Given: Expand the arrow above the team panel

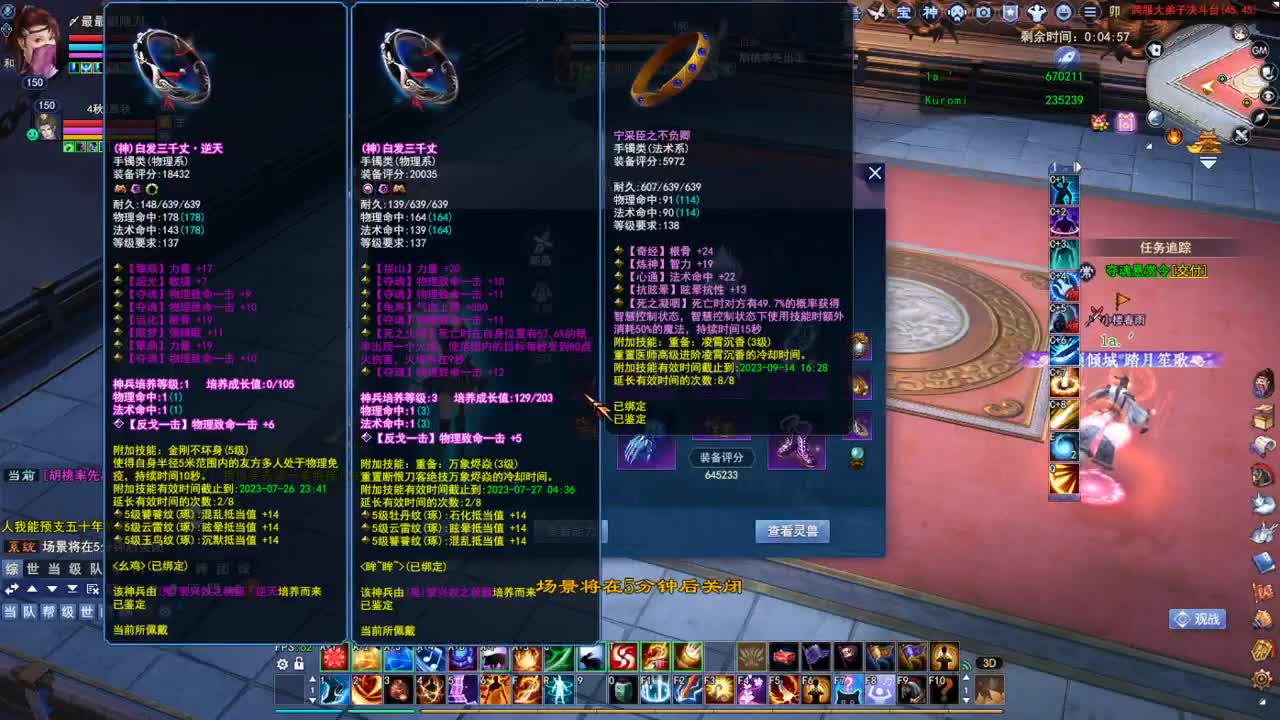Looking at the screenshot, I should 32,589.
